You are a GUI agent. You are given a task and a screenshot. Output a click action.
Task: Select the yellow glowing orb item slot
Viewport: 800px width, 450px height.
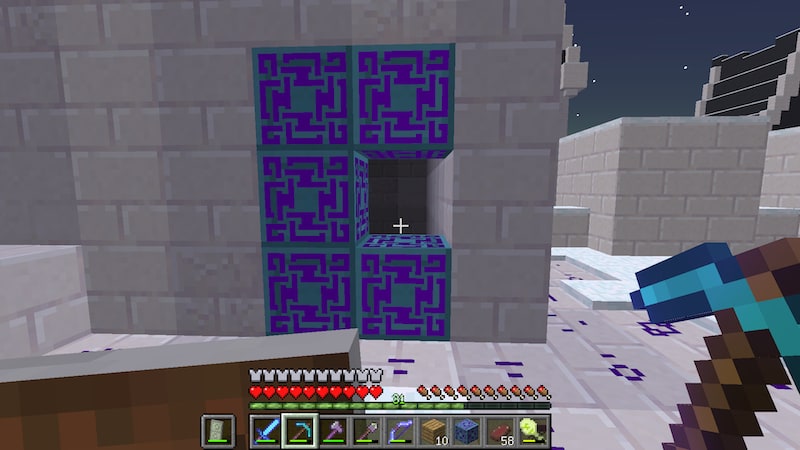tap(530, 431)
